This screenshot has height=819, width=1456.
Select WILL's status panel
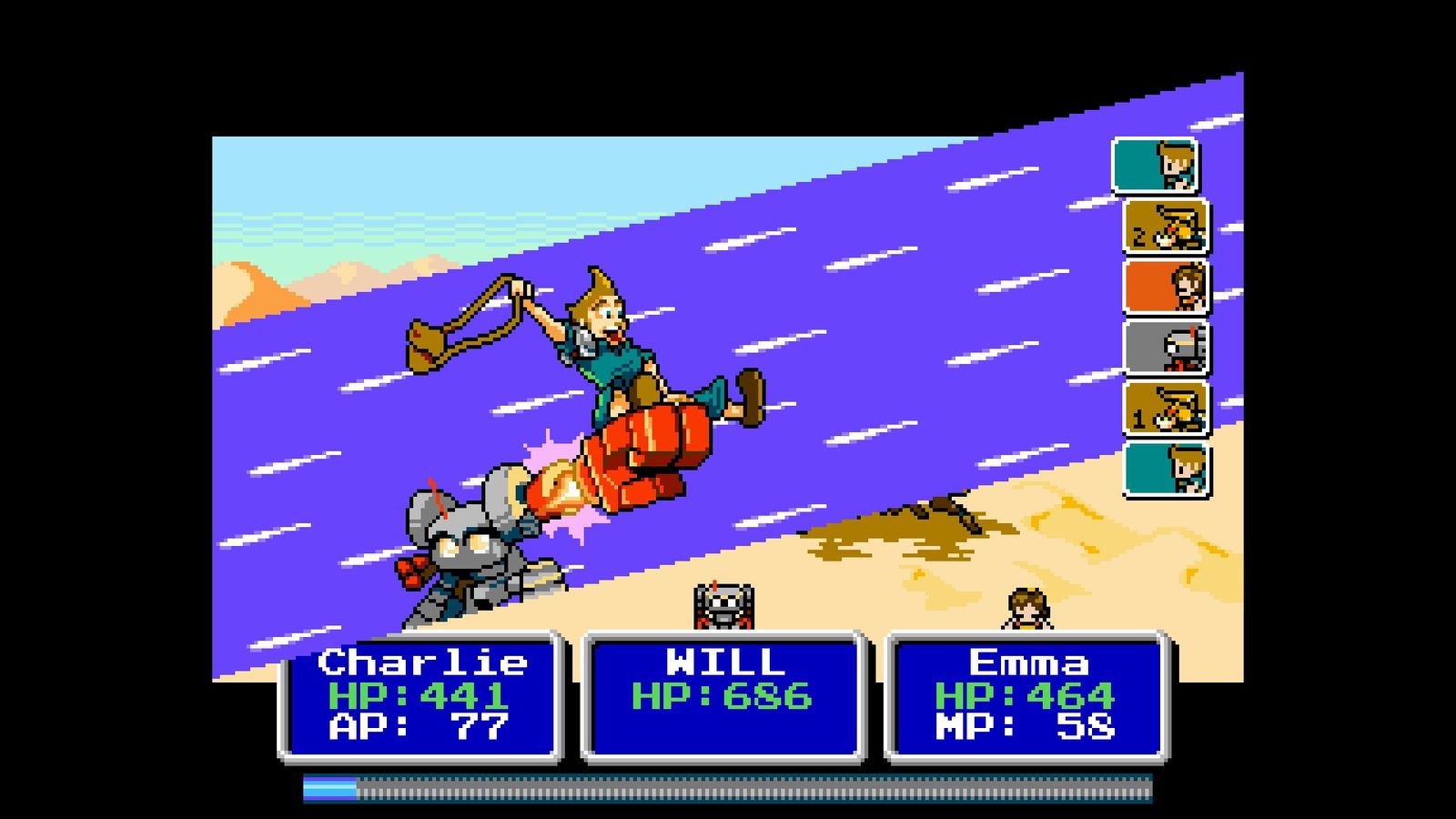(723, 696)
